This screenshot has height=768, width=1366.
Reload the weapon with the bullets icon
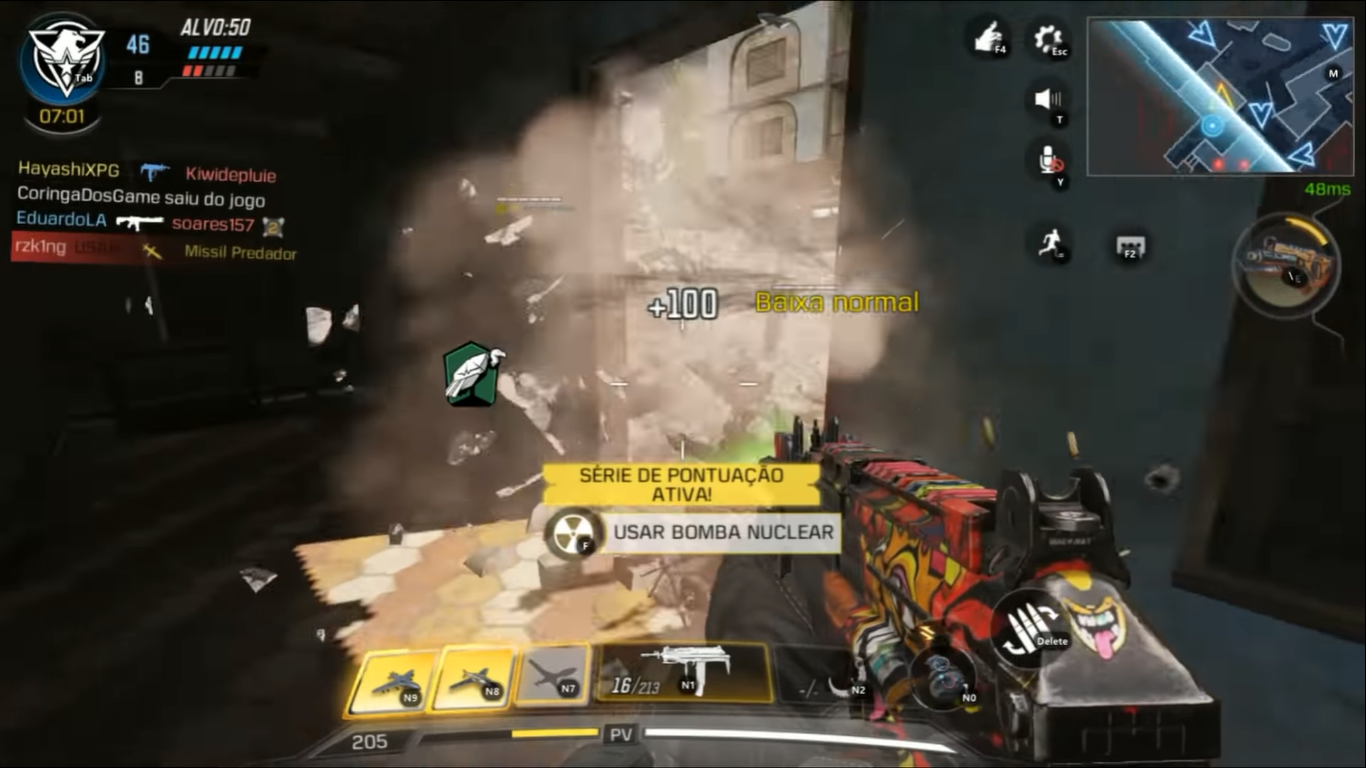1030,628
